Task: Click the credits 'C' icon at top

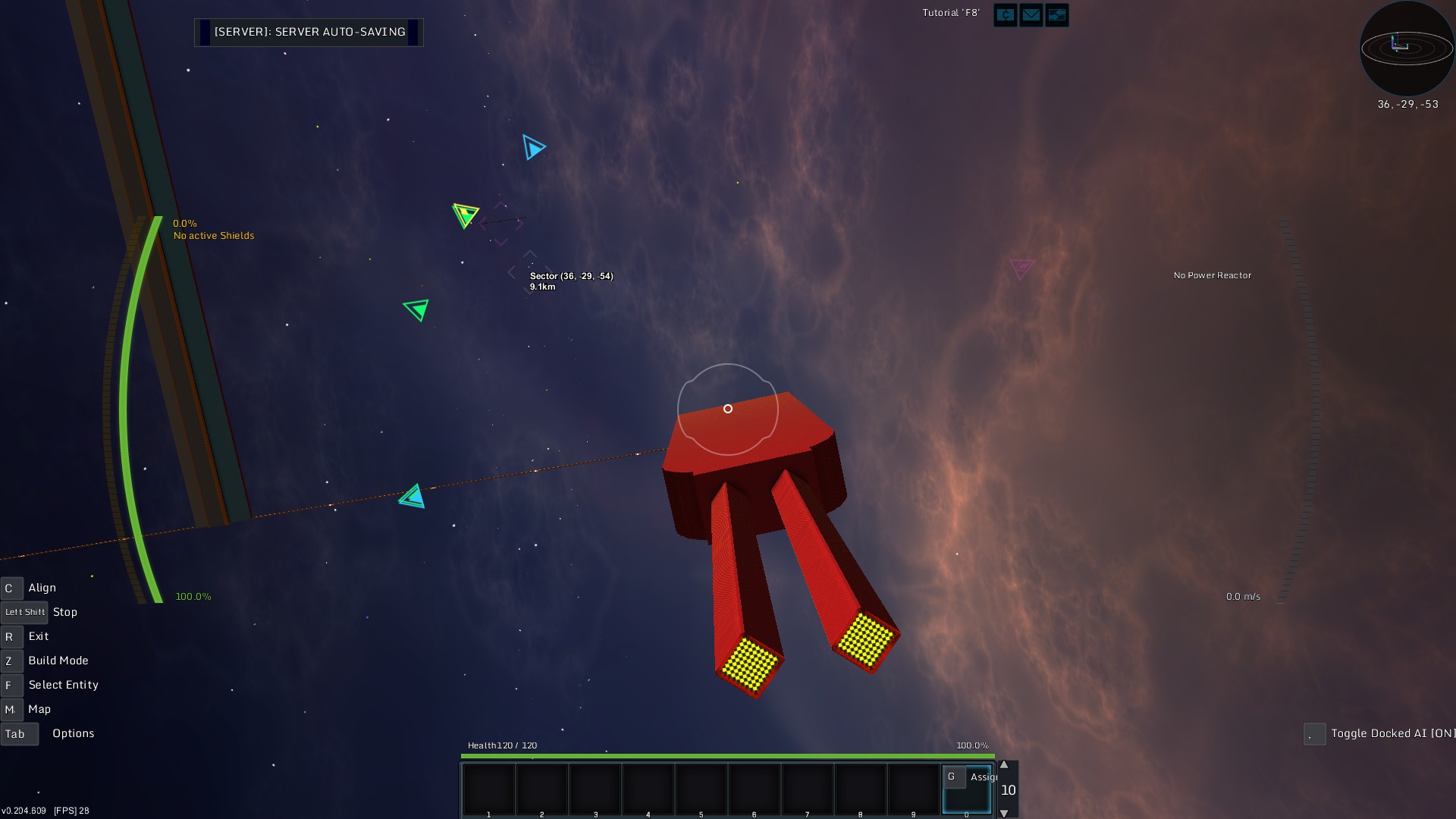Action: point(1006,15)
